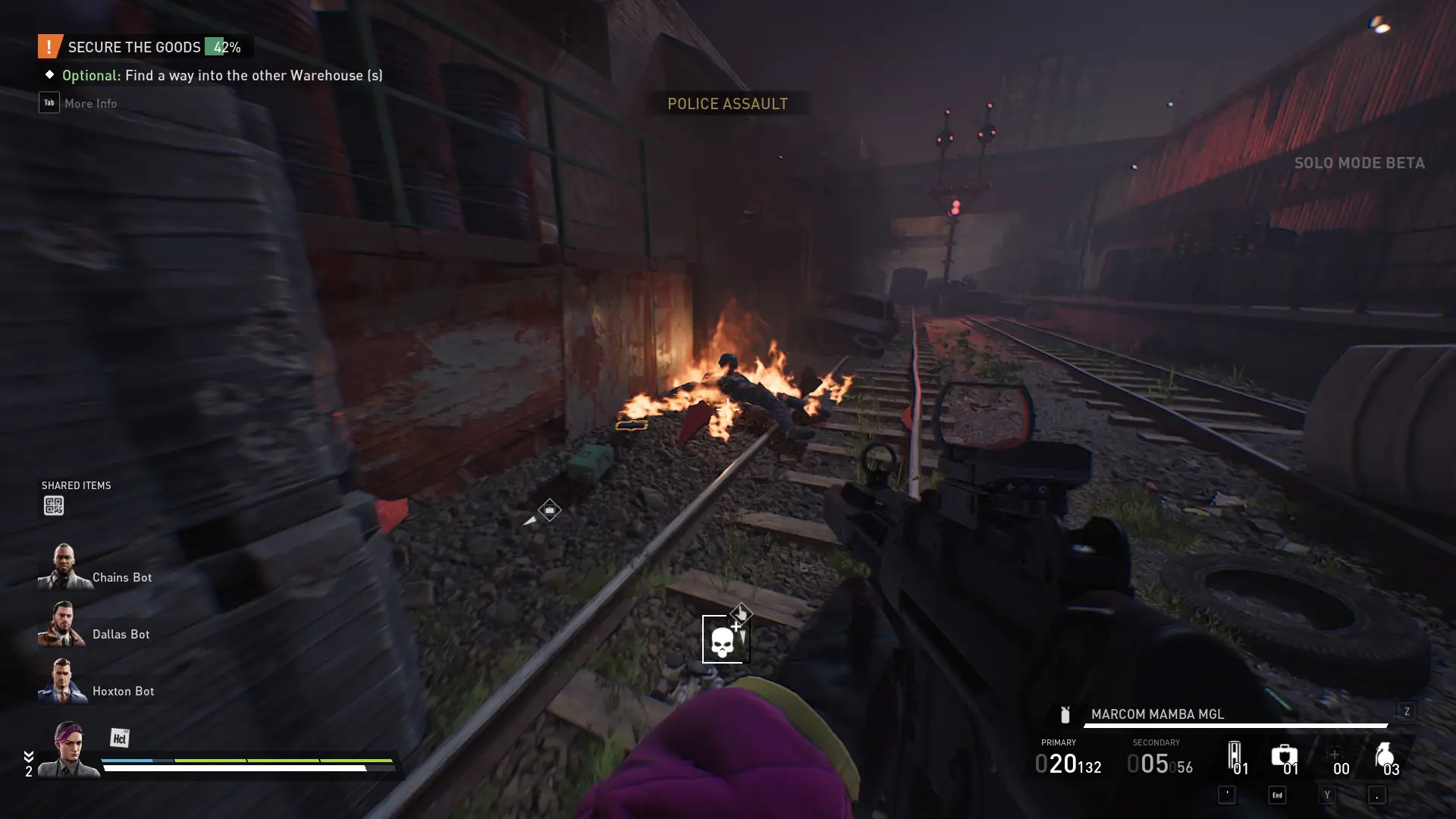Pick the Hoxton Bot teammate portrait

pos(62,681)
